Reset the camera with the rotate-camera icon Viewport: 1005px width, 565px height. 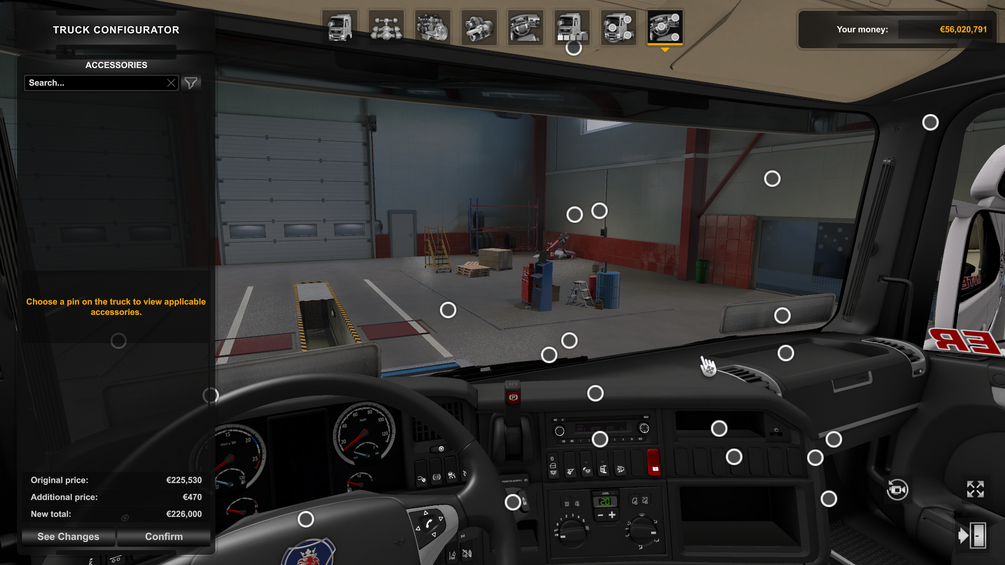[x=897, y=489]
